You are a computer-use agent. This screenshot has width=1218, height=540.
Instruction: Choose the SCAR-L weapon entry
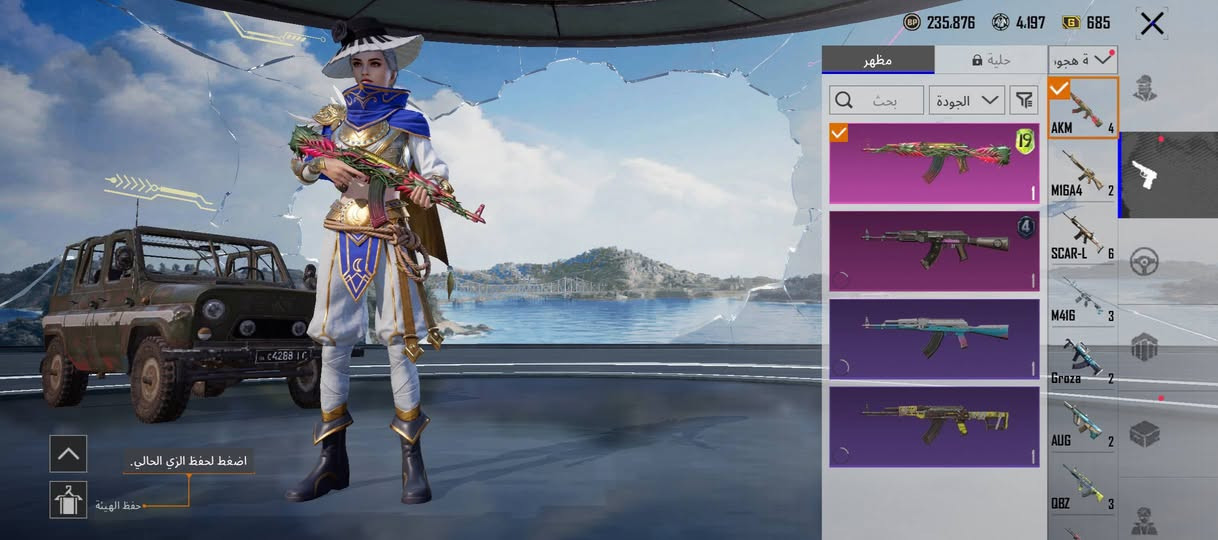click(1082, 233)
